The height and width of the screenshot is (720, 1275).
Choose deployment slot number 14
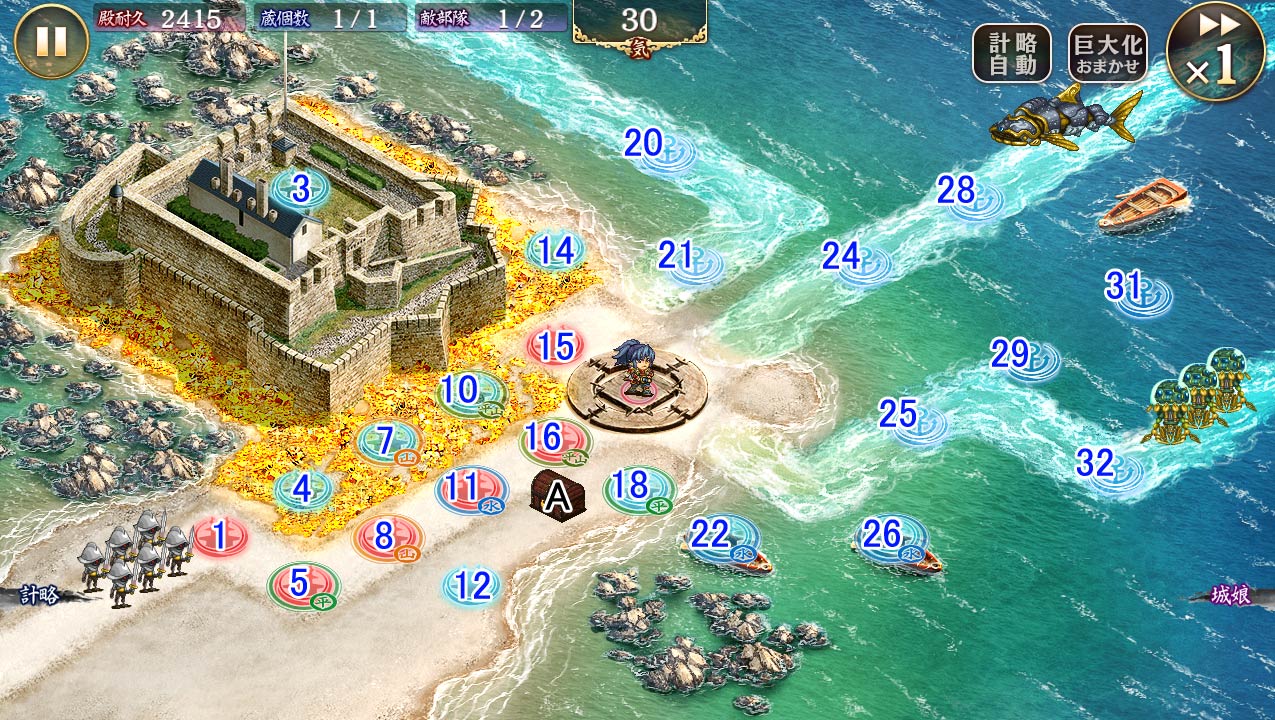[556, 251]
